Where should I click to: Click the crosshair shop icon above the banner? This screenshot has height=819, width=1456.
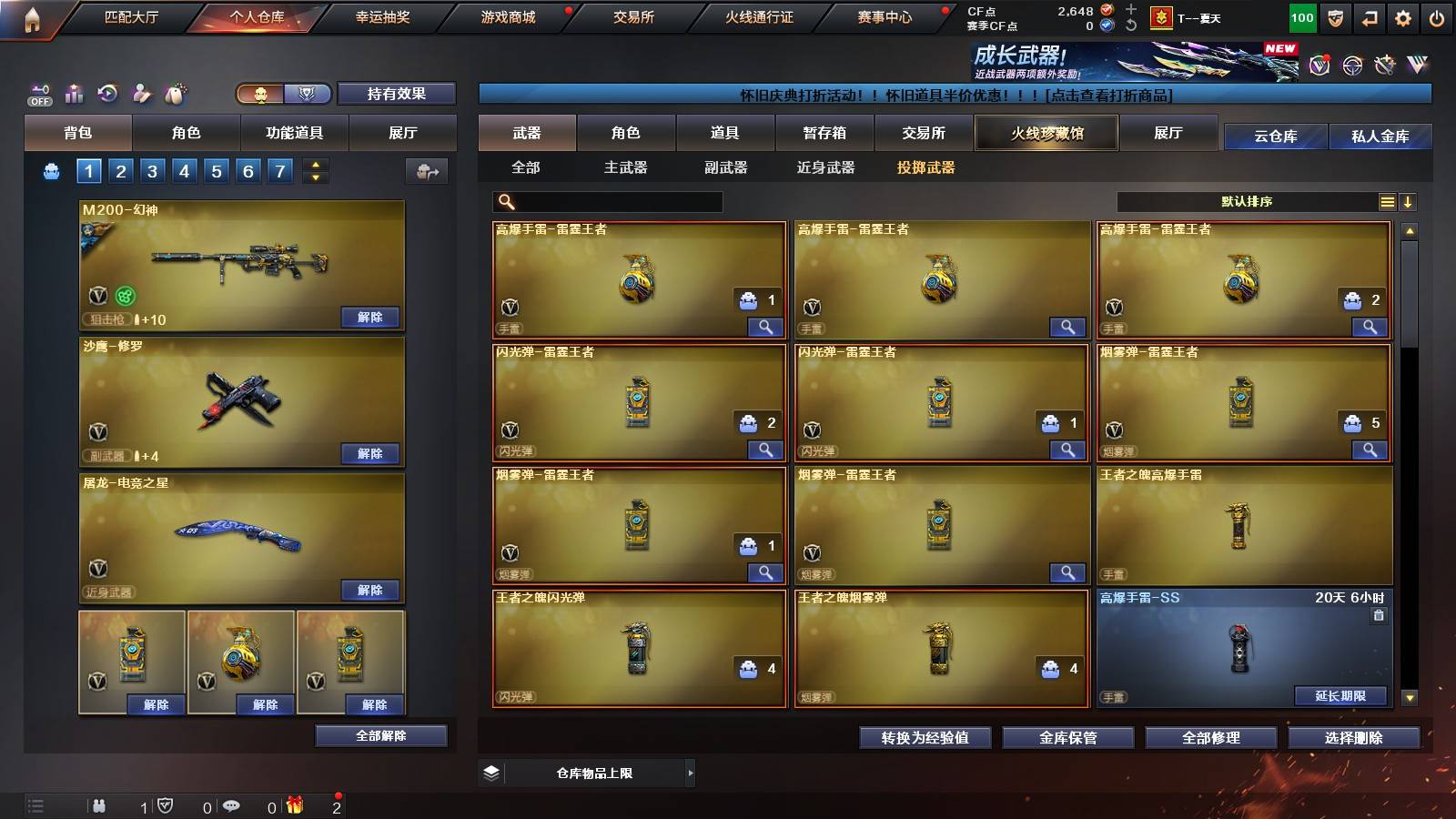pos(1351,66)
